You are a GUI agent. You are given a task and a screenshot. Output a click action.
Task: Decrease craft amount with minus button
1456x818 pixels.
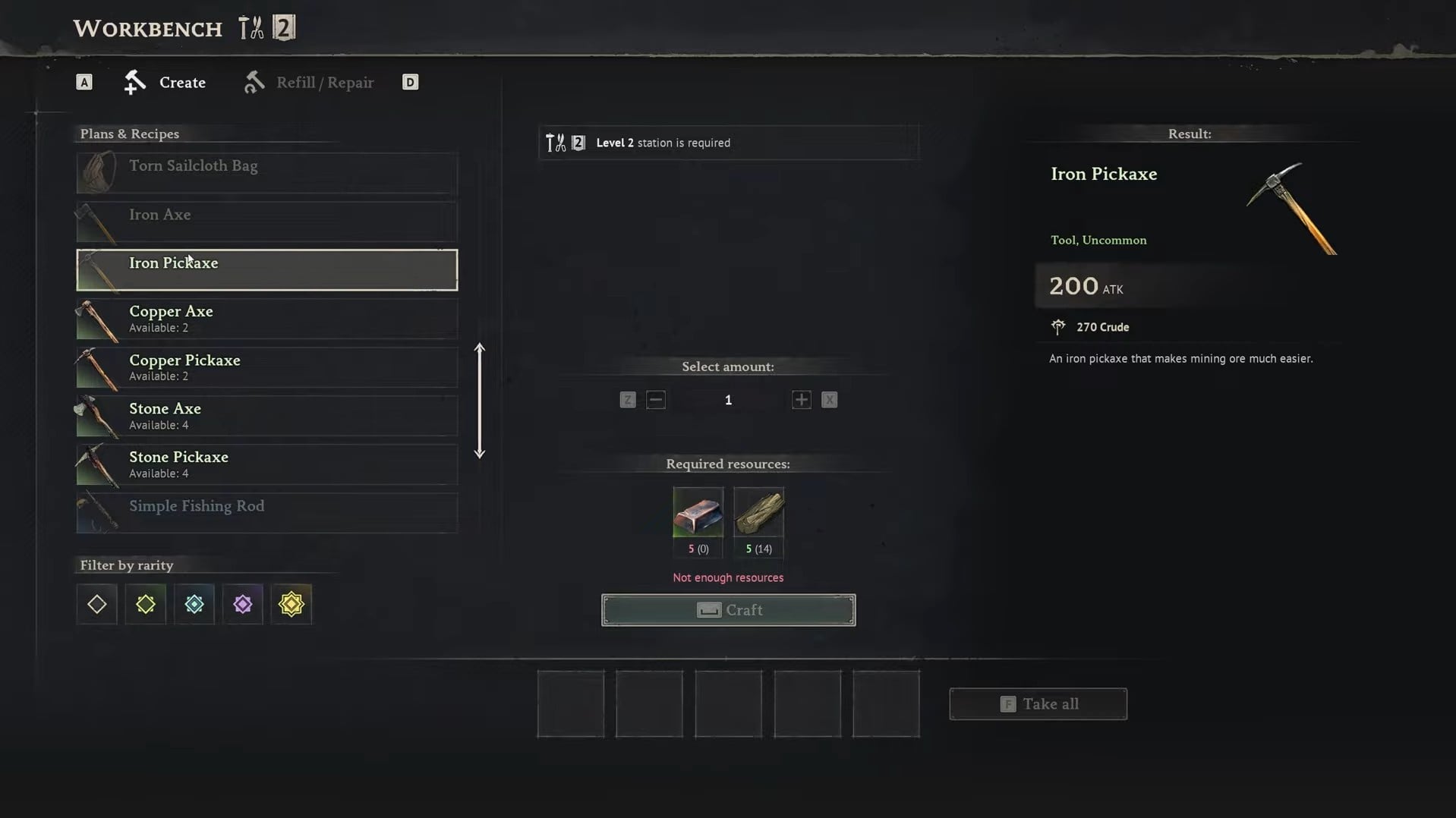[656, 400]
